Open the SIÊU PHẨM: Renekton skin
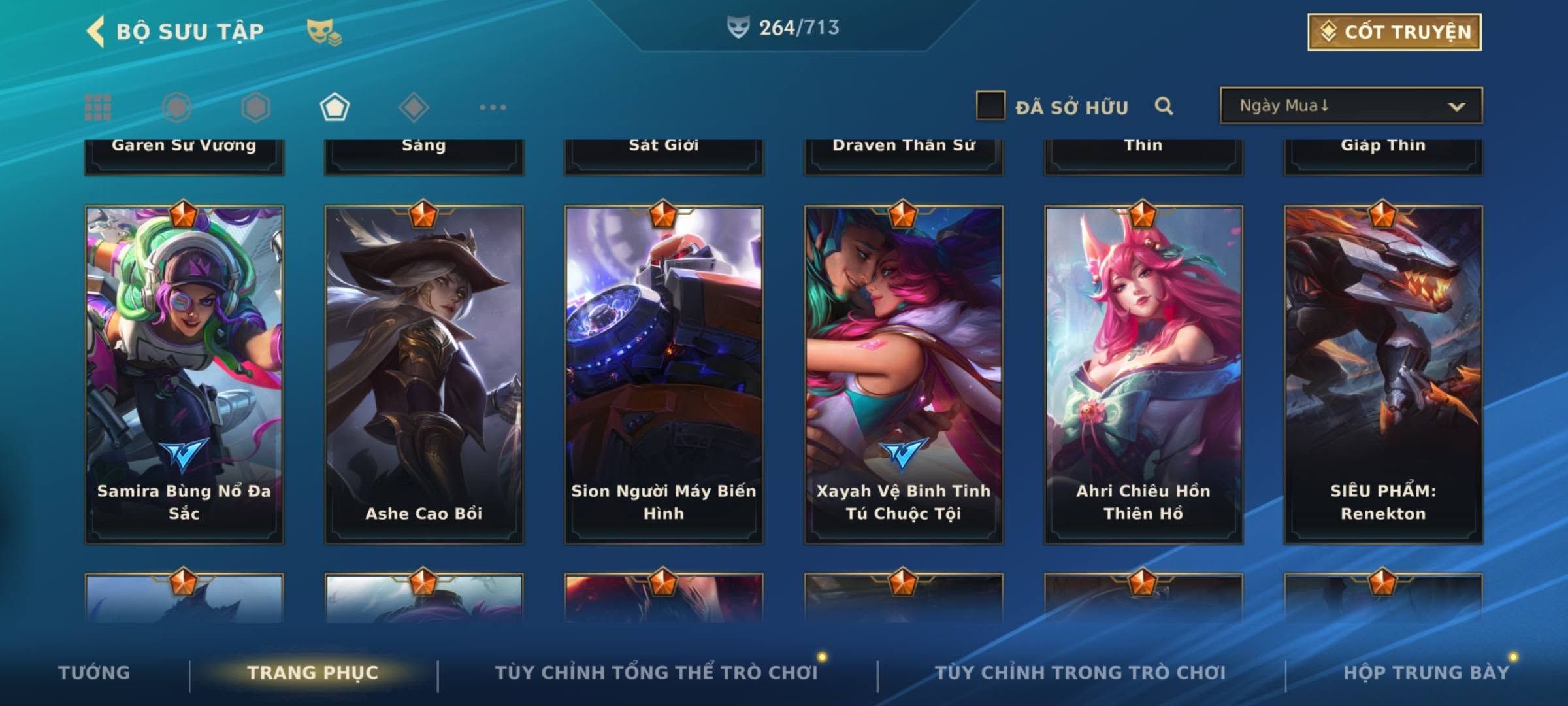The width and height of the screenshot is (1568, 706). [x=1383, y=374]
